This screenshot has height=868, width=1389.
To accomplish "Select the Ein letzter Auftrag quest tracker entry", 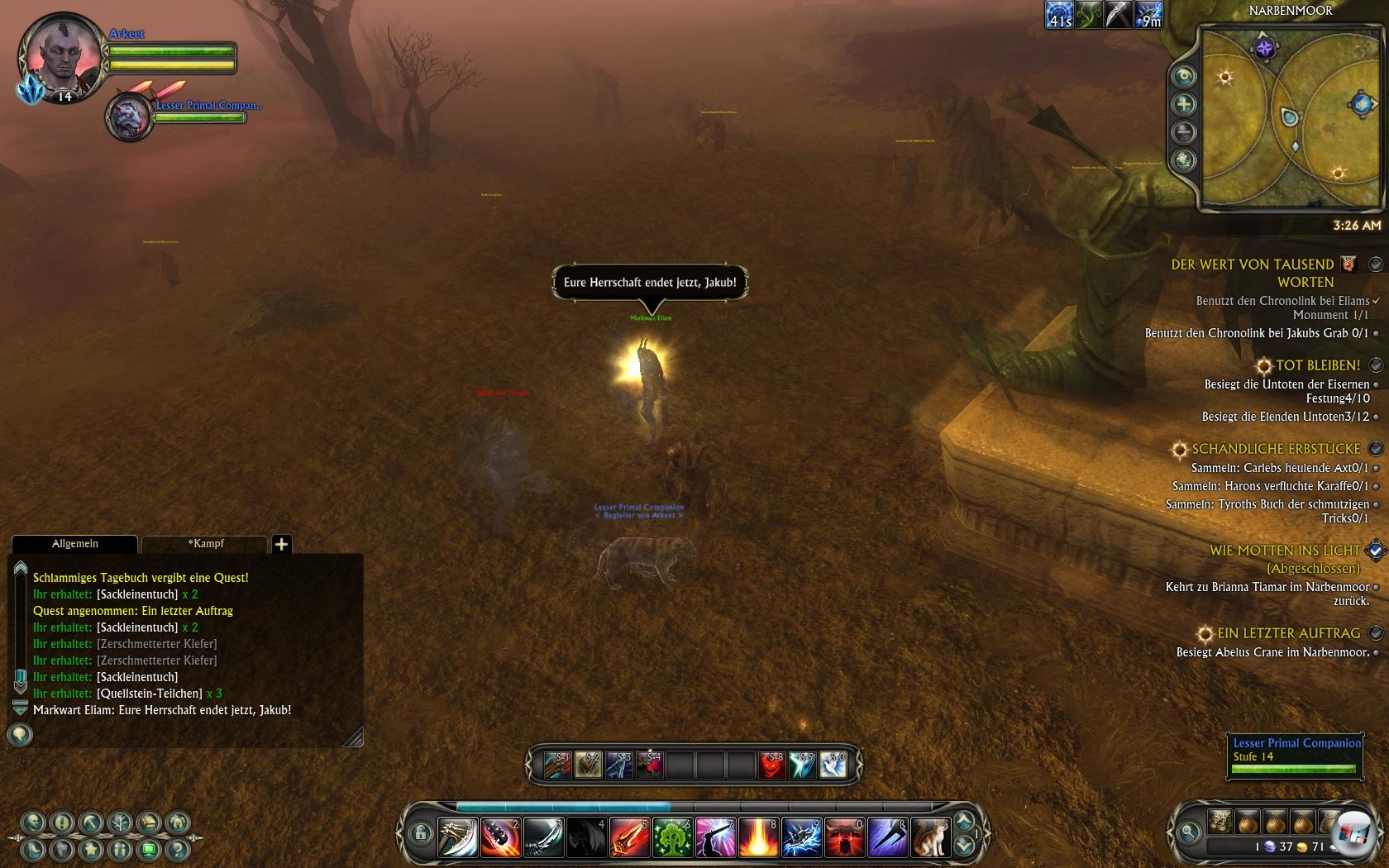I will (1288, 633).
